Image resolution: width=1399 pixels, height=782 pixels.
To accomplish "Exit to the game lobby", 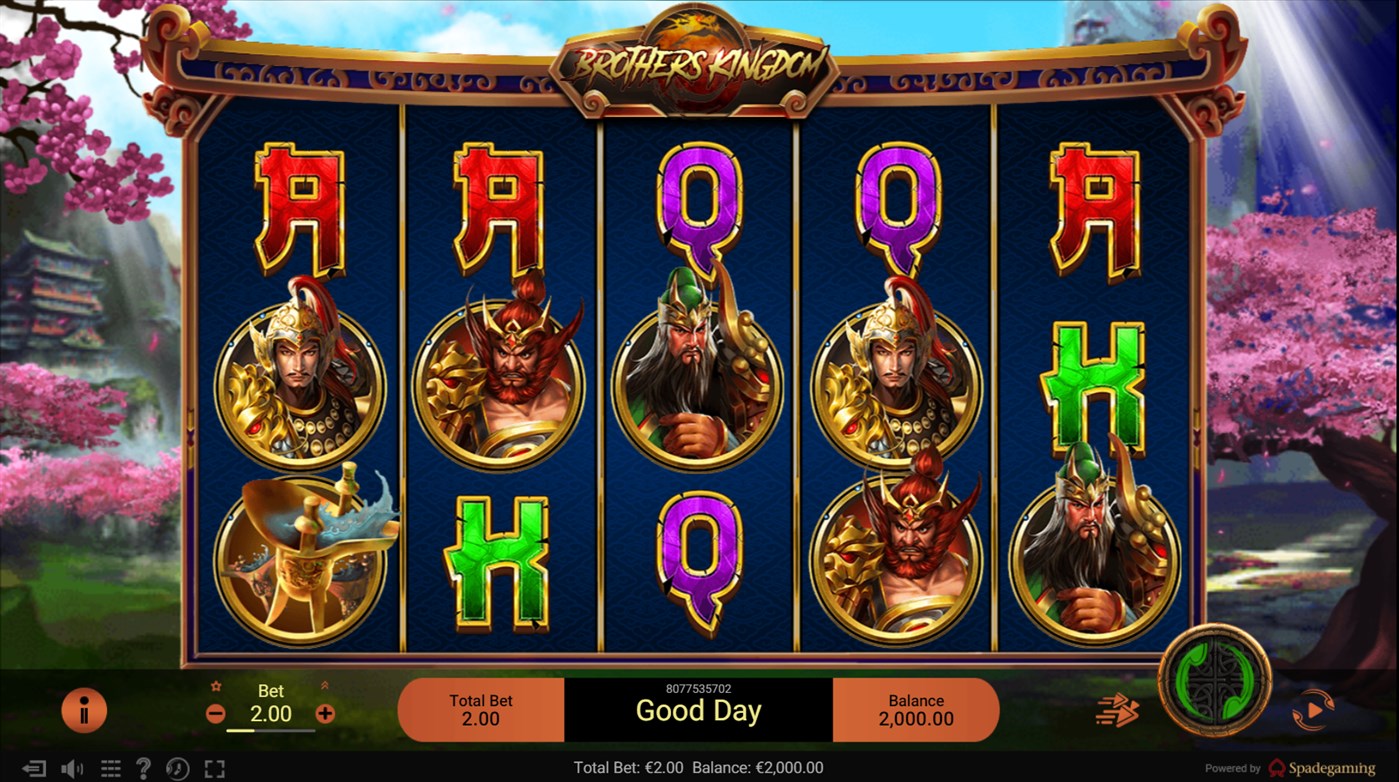I will 33,768.
